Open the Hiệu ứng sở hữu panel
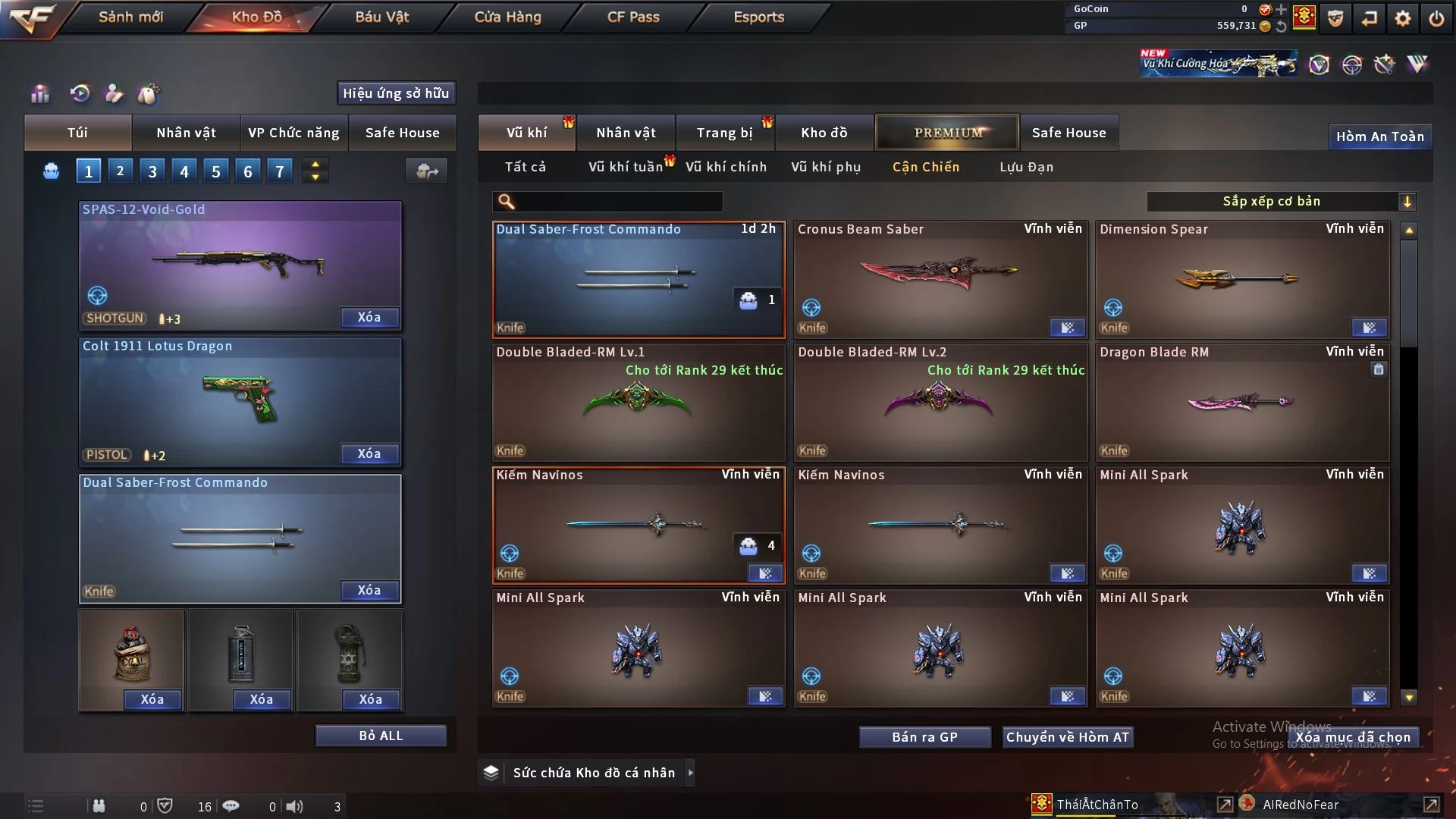Viewport: 1456px width, 819px height. point(396,93)
